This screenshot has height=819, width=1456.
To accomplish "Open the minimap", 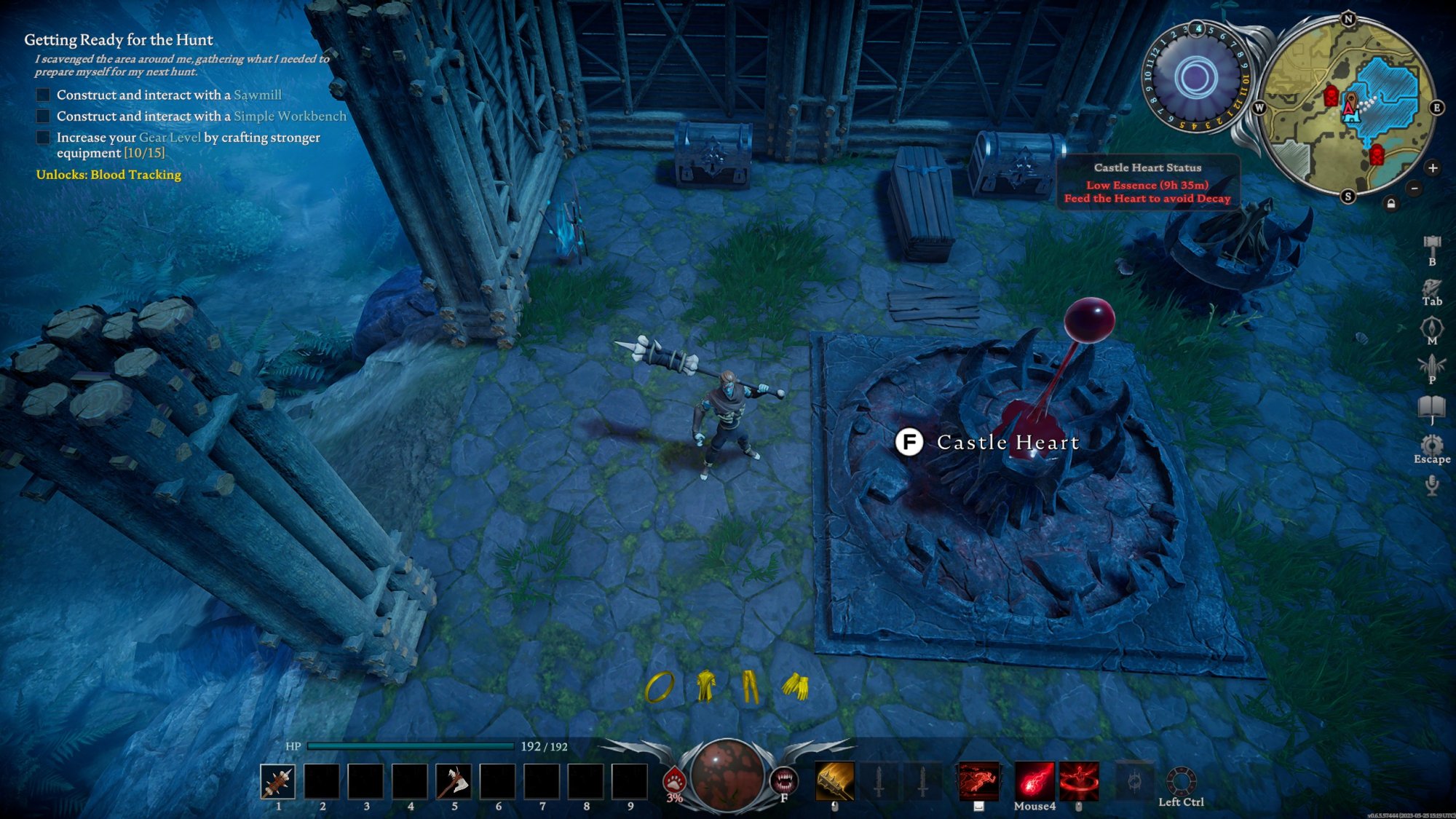I will coord(1347,108).
